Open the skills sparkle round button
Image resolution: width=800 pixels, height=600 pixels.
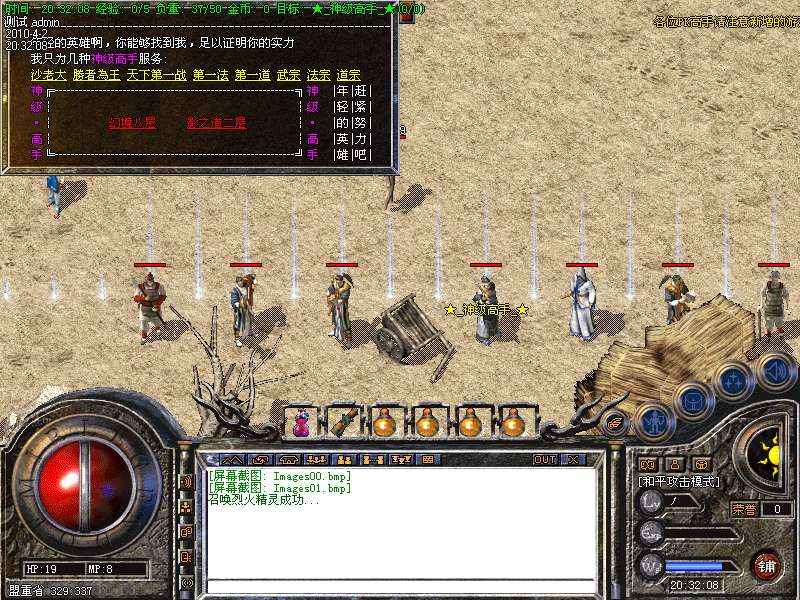pos(733,382)
